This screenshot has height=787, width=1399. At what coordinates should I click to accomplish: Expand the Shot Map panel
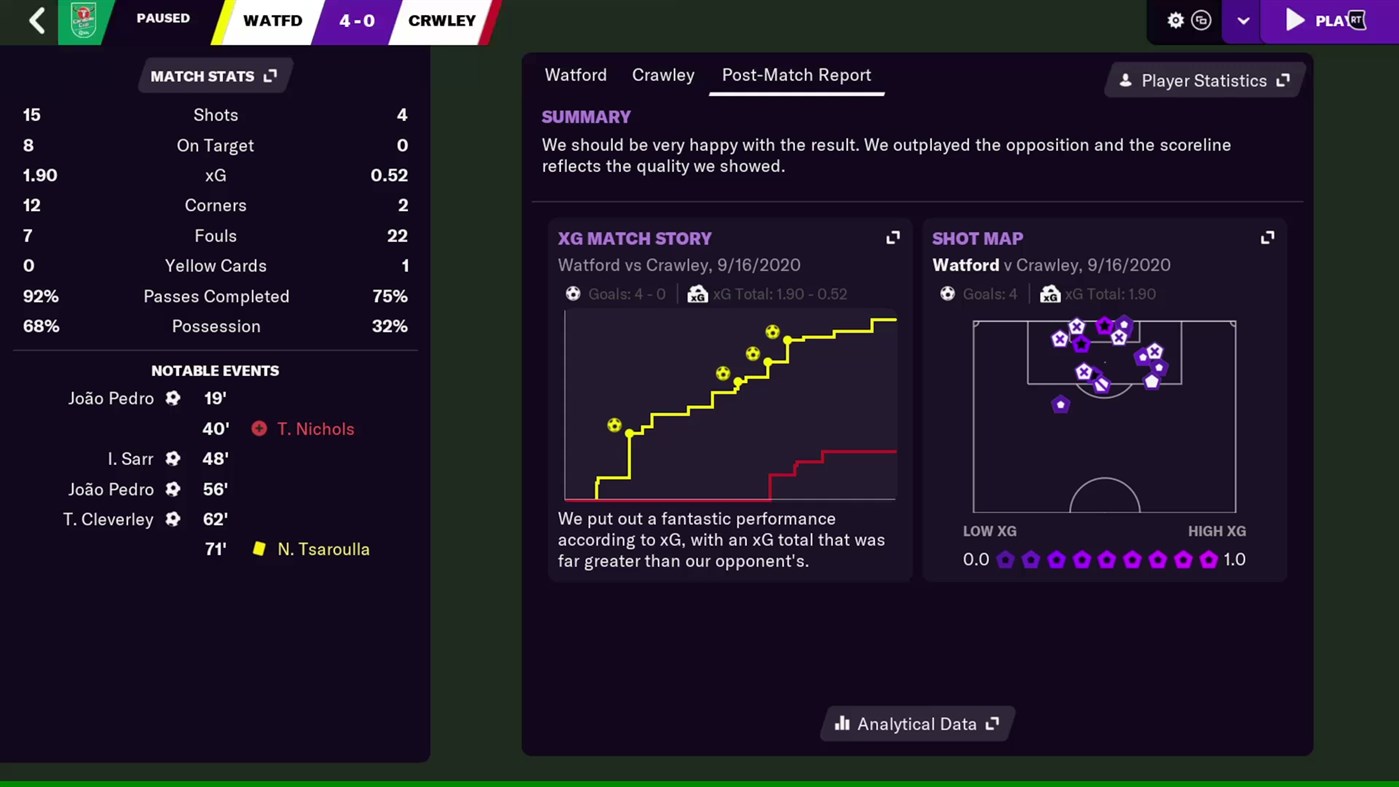click(1267, 237)
